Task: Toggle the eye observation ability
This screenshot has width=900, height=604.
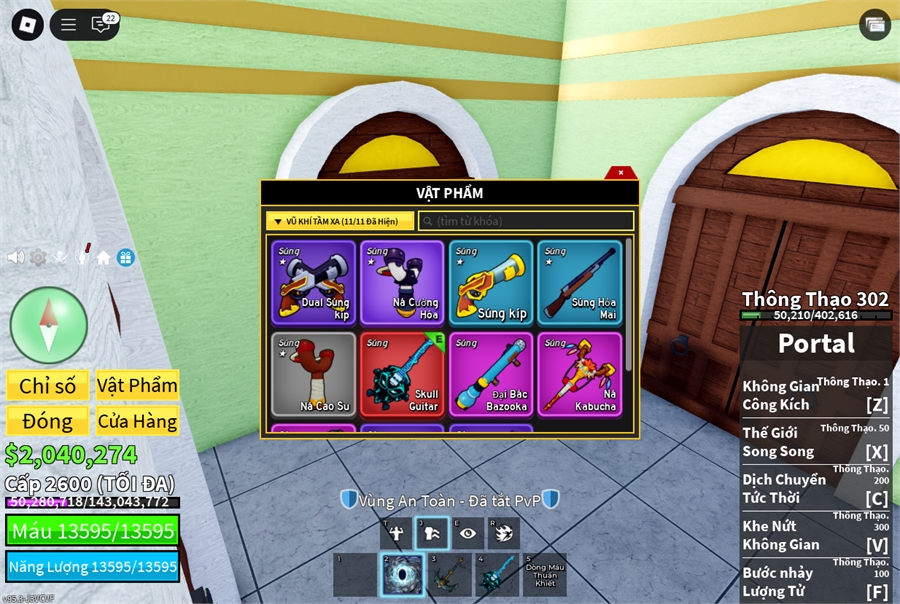Action: [467, 533]
